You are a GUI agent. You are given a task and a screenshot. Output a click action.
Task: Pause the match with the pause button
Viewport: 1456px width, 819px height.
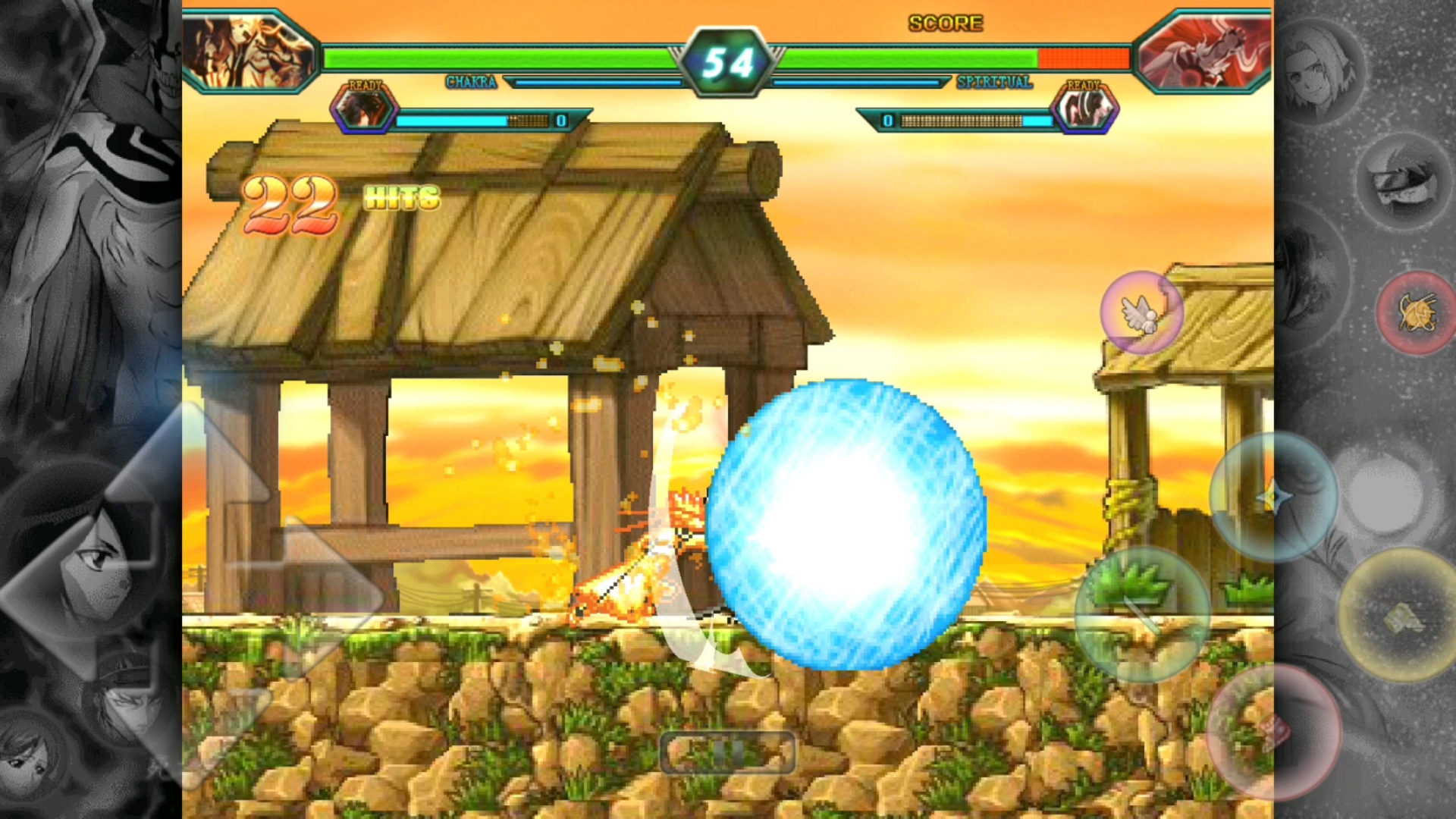click(x=727, y=752)
